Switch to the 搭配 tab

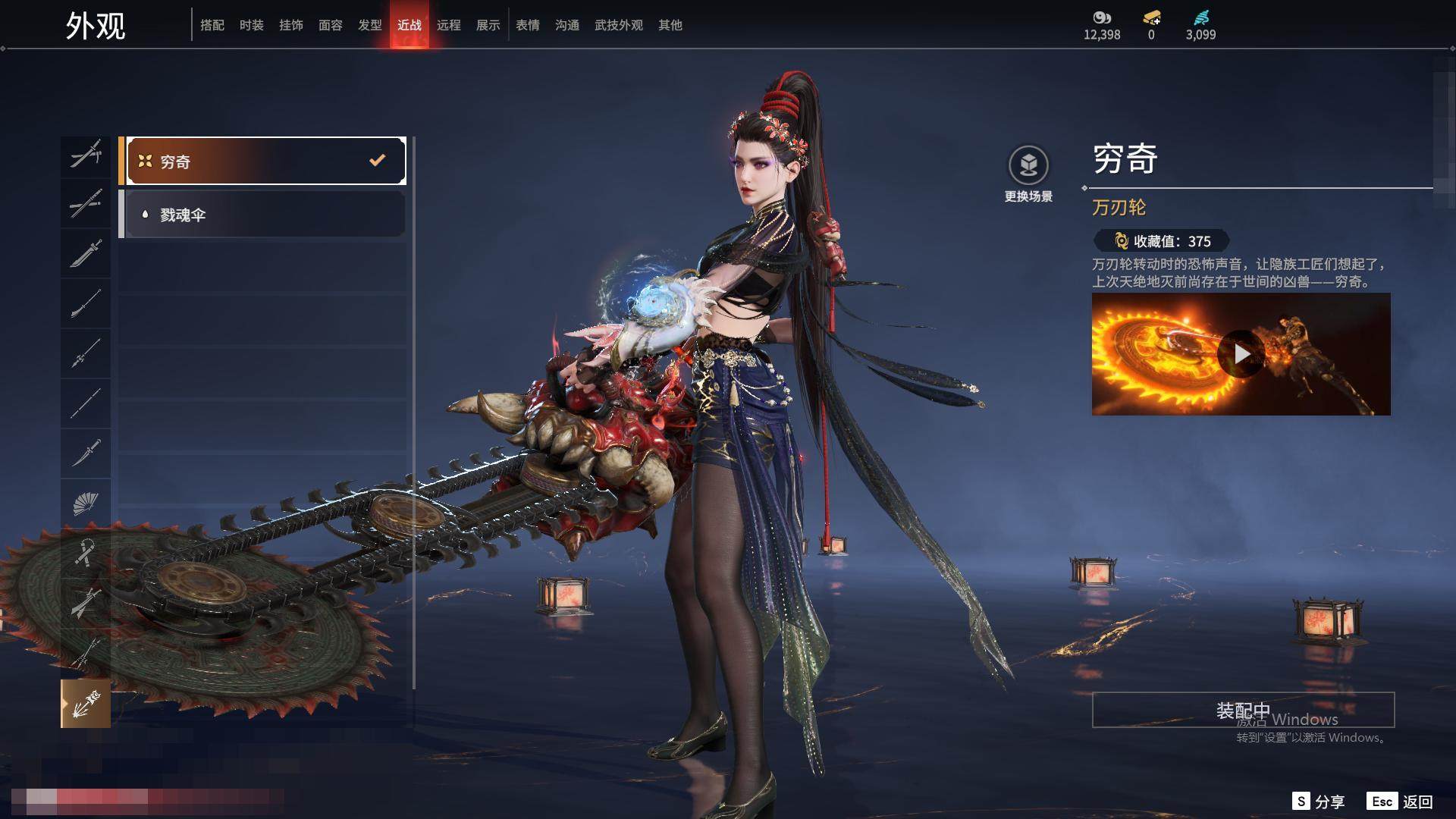(212, 25)
